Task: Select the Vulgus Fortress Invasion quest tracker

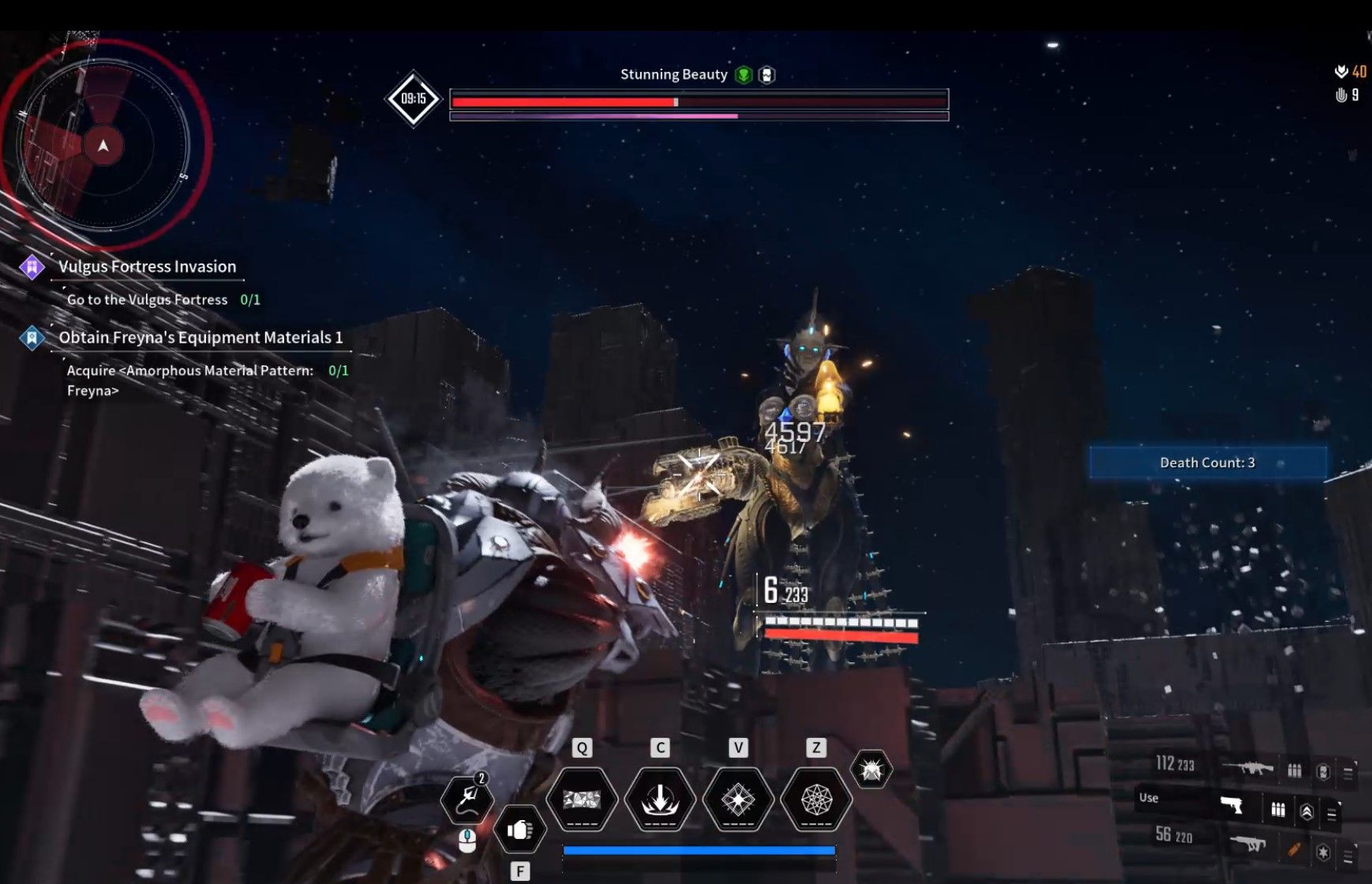Action: (x=147, y=267)
